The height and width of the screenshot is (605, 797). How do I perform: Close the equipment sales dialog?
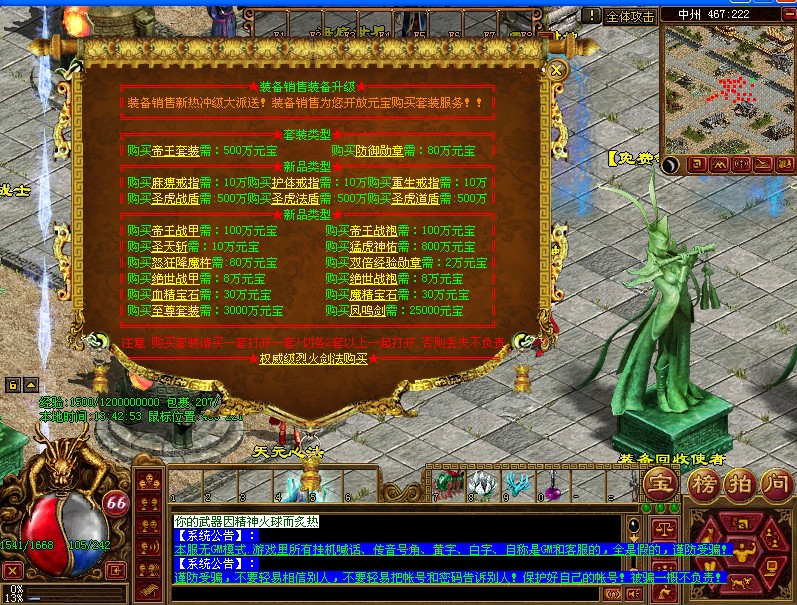pyautogui.click(x=558, y=70)
